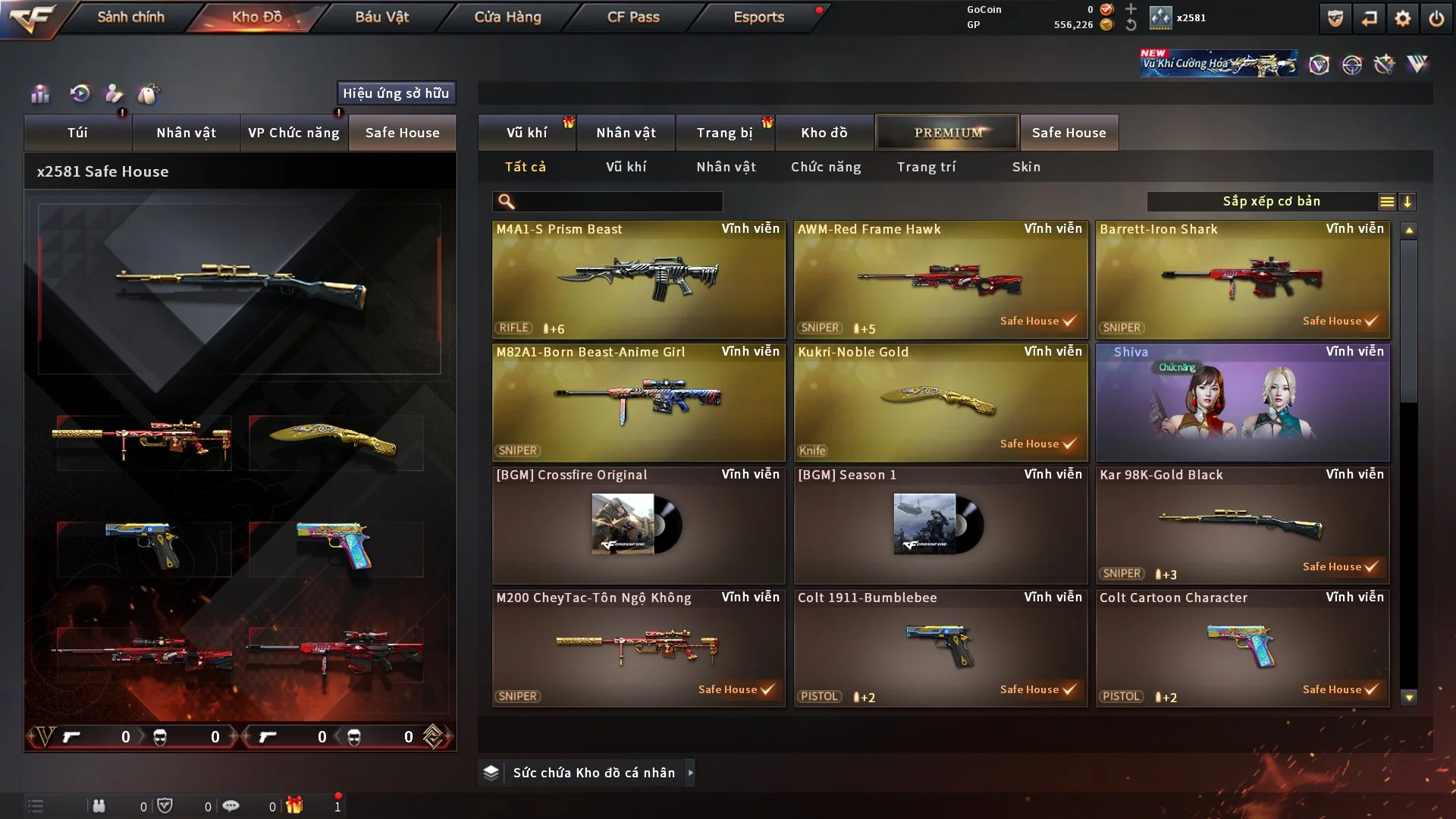
Task: Select the [BGM] Crossfire Original record
Action: 639,526
